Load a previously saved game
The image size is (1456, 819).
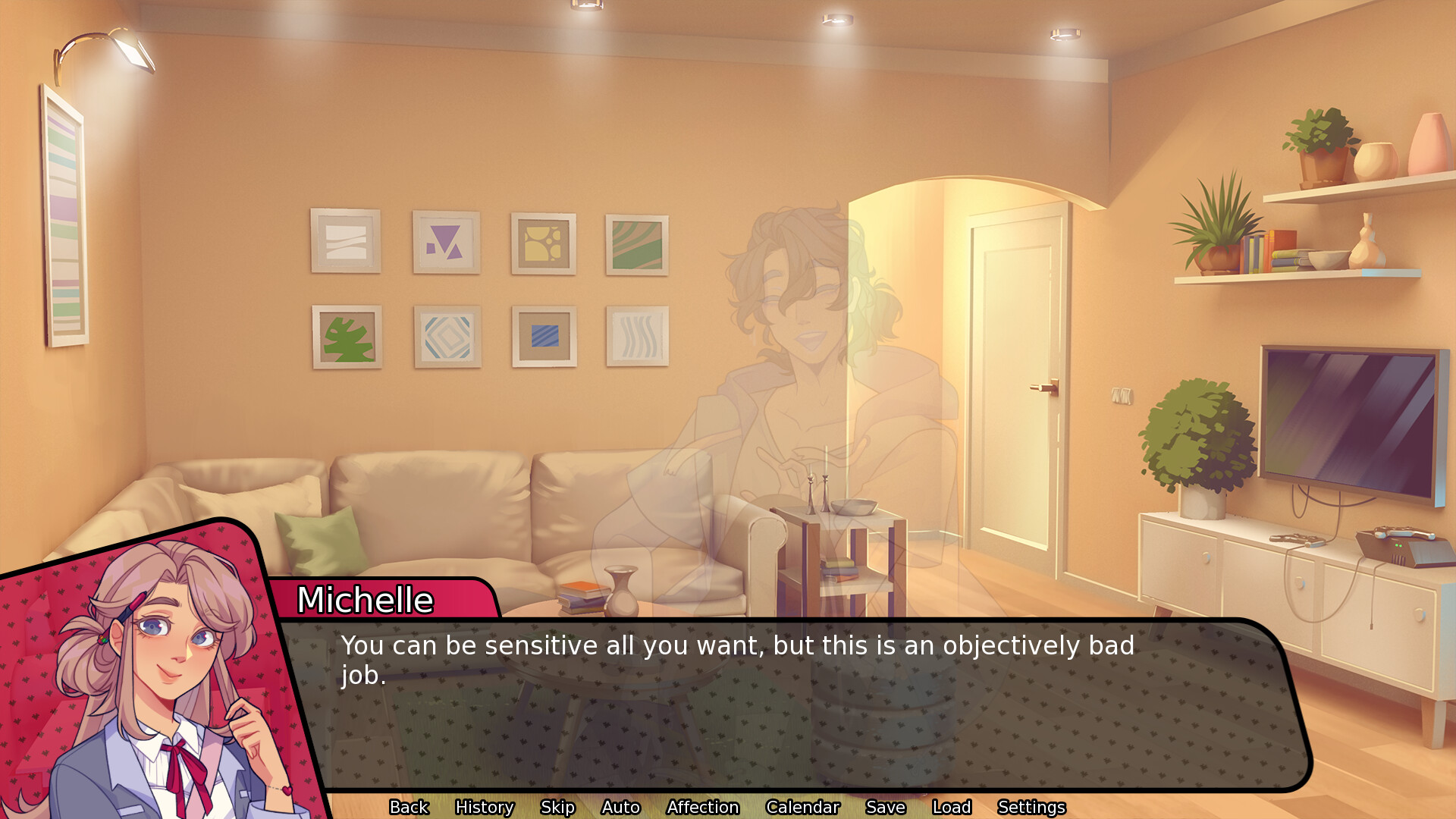click(952, 807)
